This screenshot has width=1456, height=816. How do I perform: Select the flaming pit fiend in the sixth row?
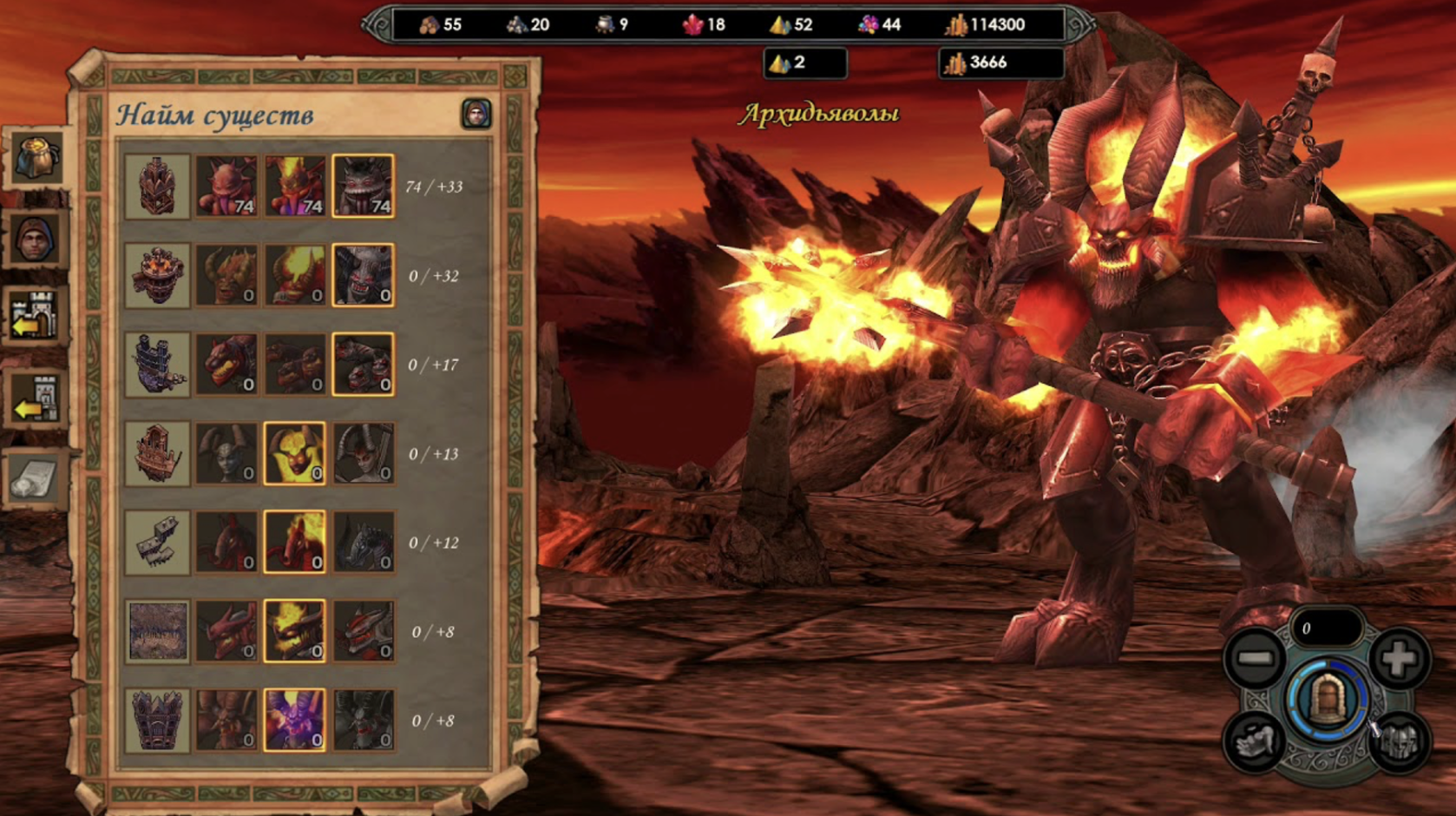295,631
